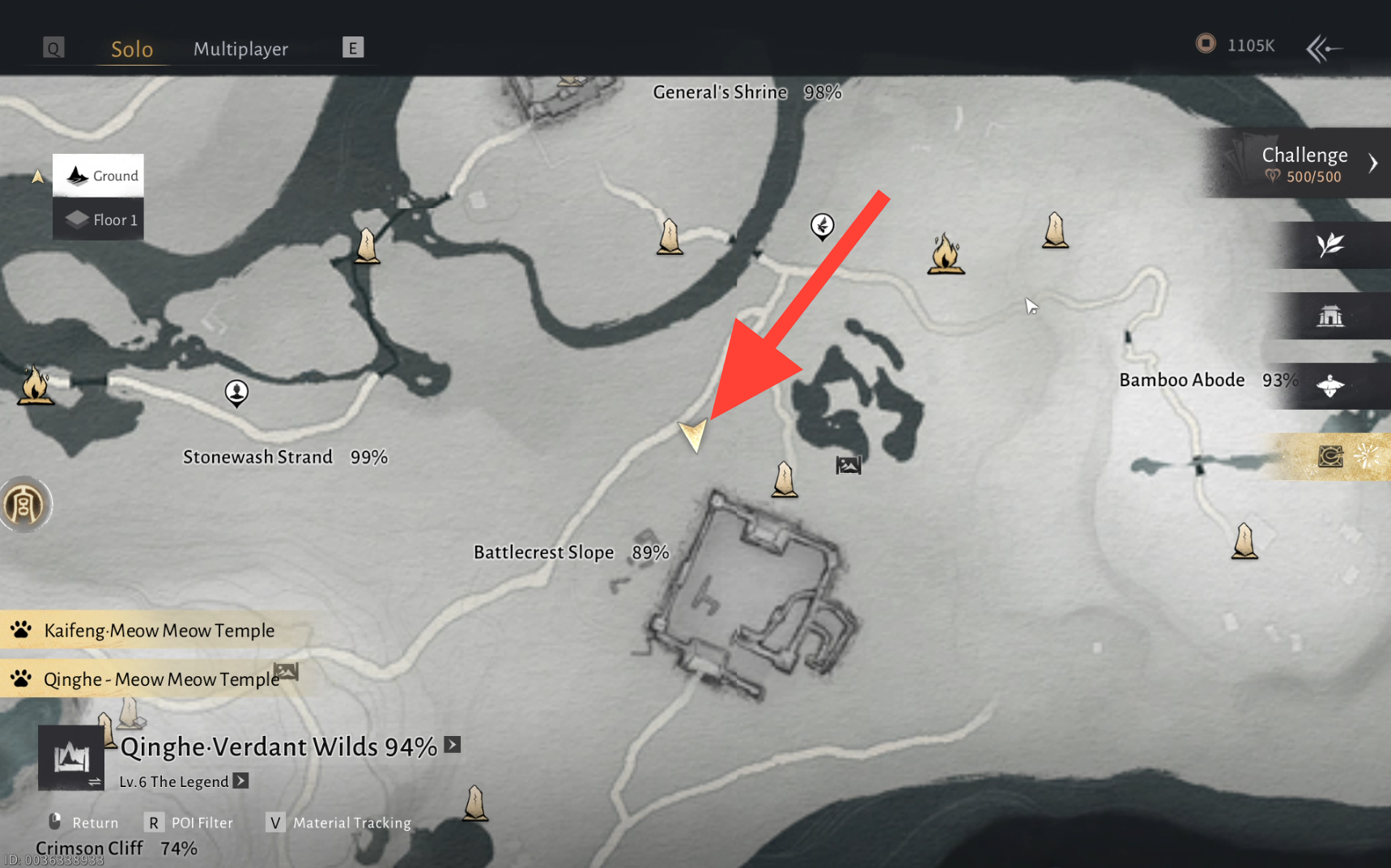Open the POI Filter

click(192, 823)
